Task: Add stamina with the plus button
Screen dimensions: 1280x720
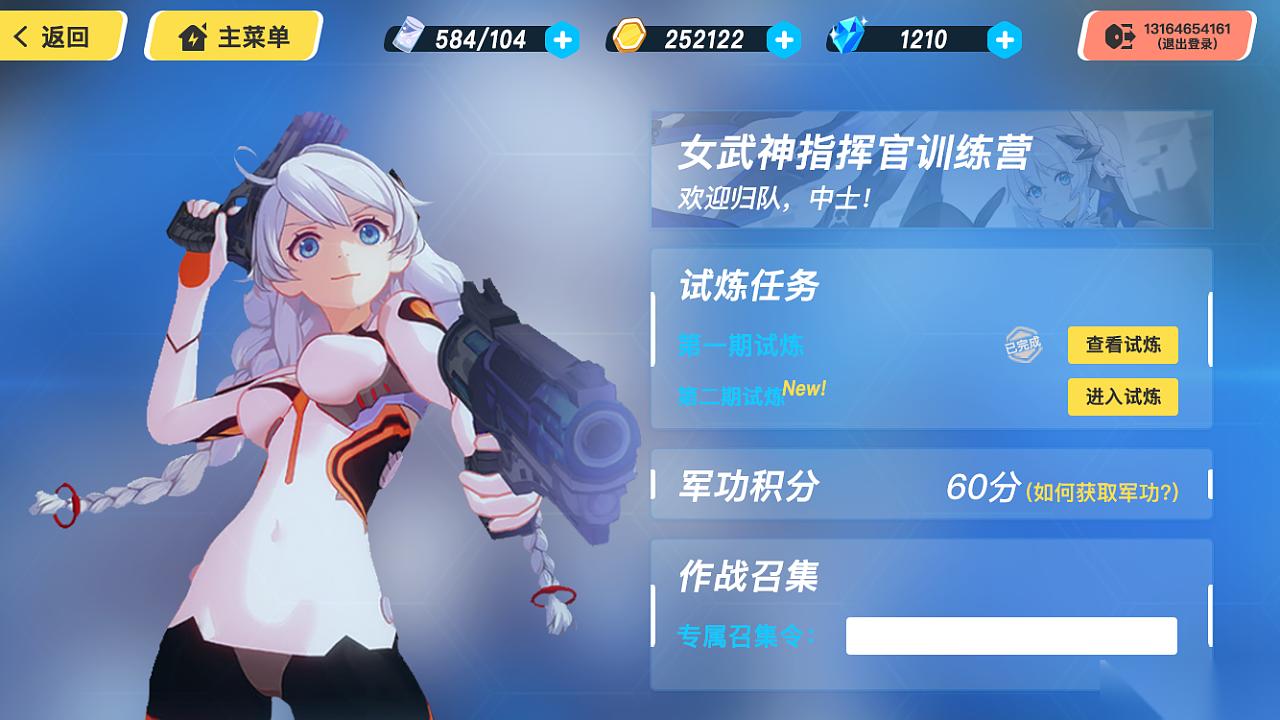Action: click(562, 40)
